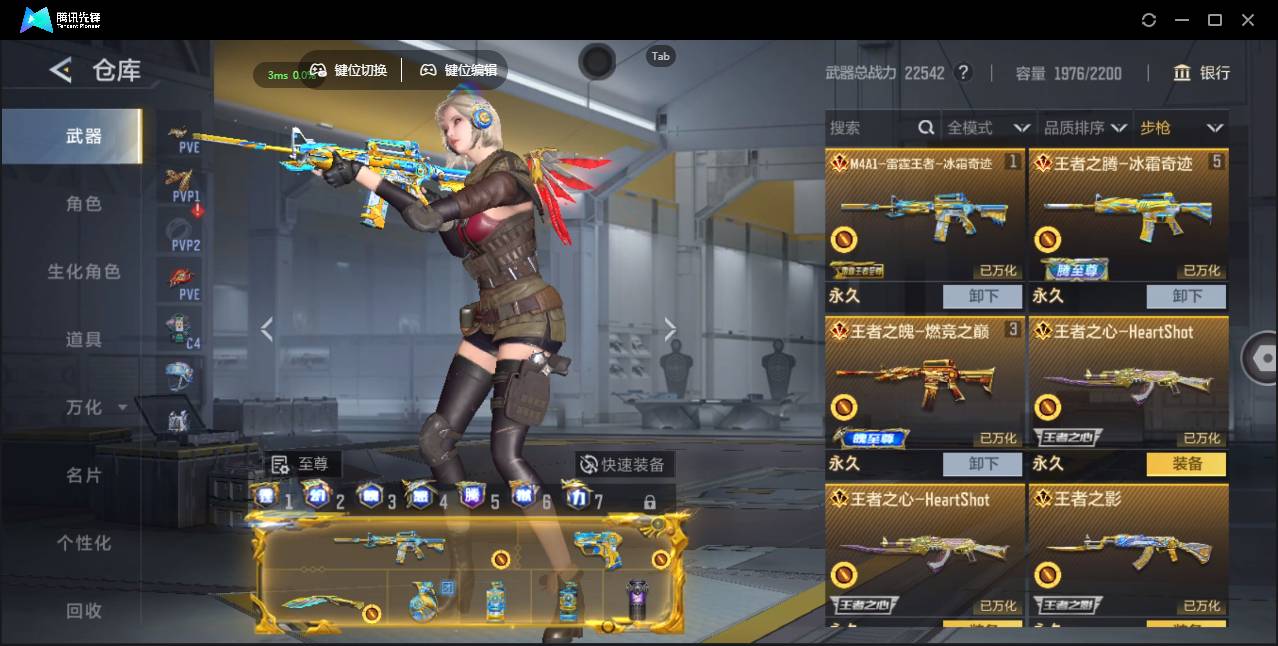The height and width of the screenshot is (646, 1278).
Task: Open the 品质排序 sort dropdown
Action: pos(1085,128)
